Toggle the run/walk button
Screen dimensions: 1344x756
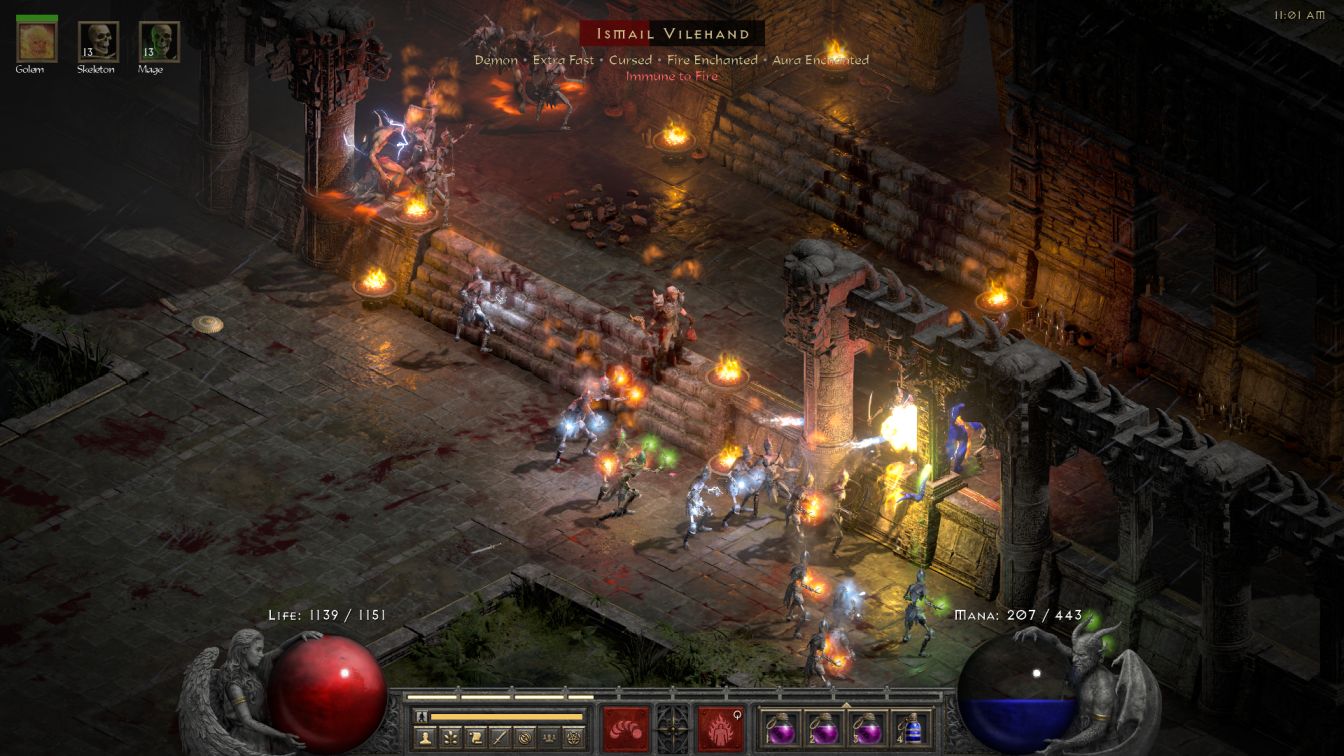420,717
